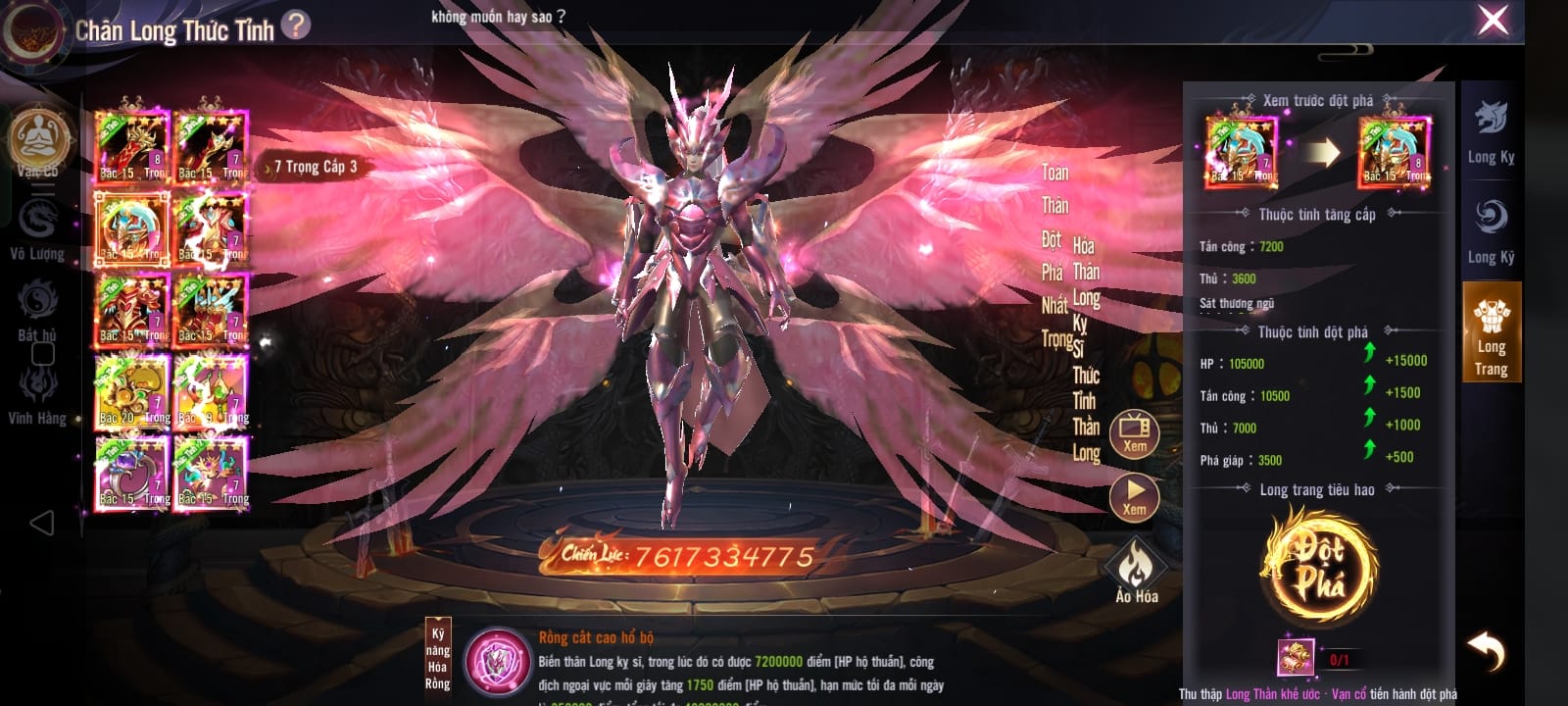
Task: Tap the Long Thần khế ước material icon
Action: 1296,658
